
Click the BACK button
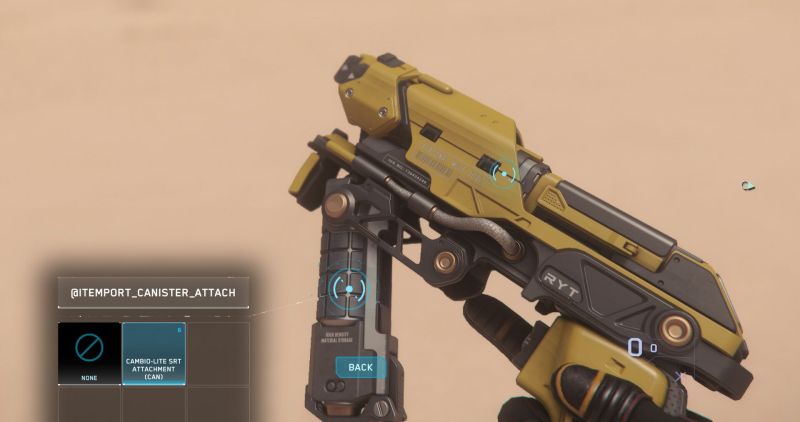click(360, 367)
